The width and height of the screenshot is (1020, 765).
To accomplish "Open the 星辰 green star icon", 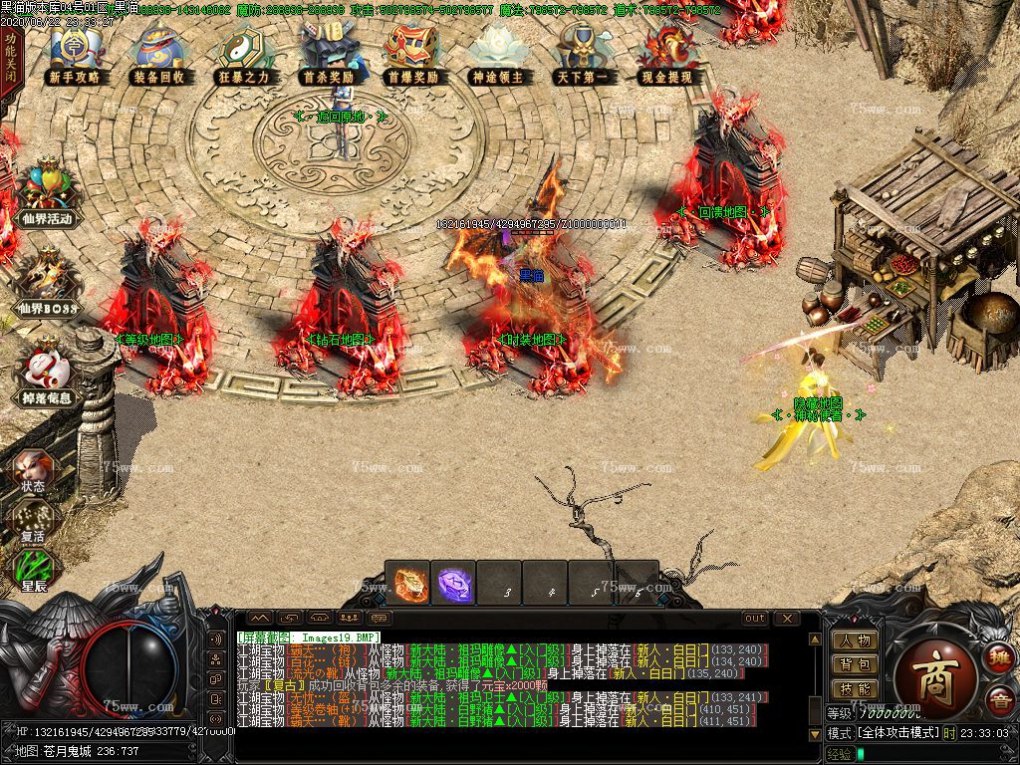I will click(32, 570).
